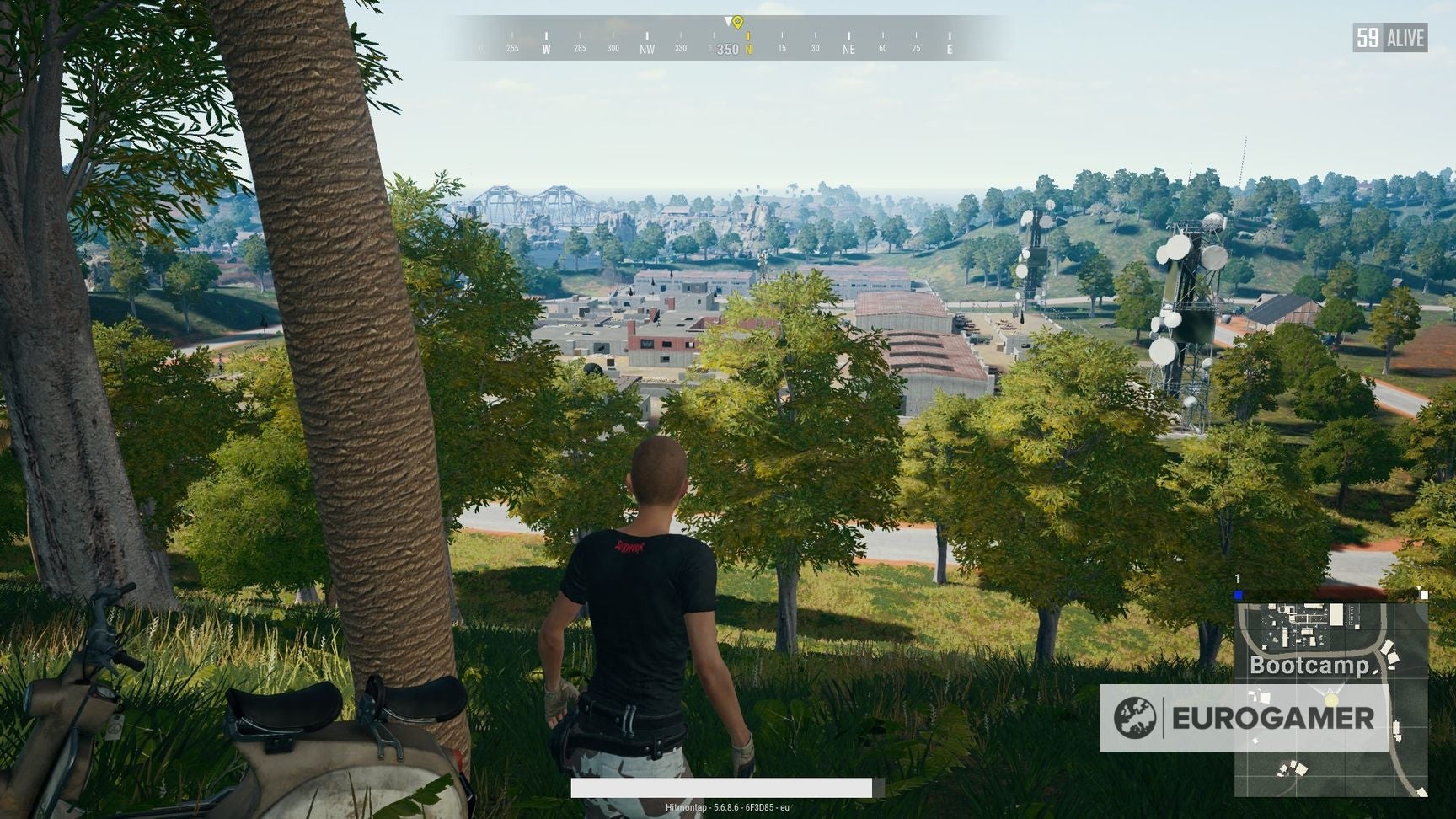Select the NW heading on the compass bar
The width and height of the screenshot is (1456, 819).
click(647, 49)
